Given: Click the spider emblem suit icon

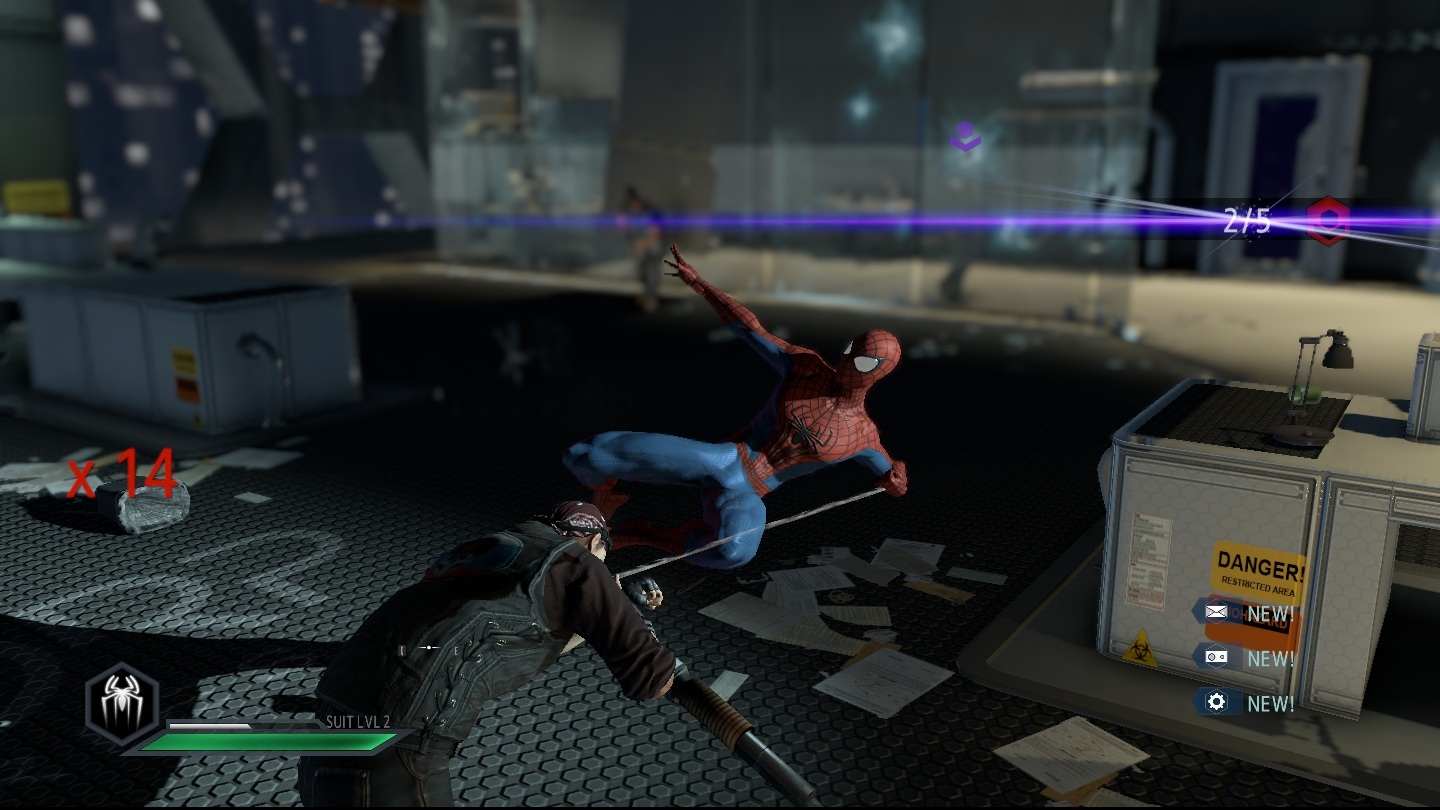Looking at the screenshot, I should point(121,703).
